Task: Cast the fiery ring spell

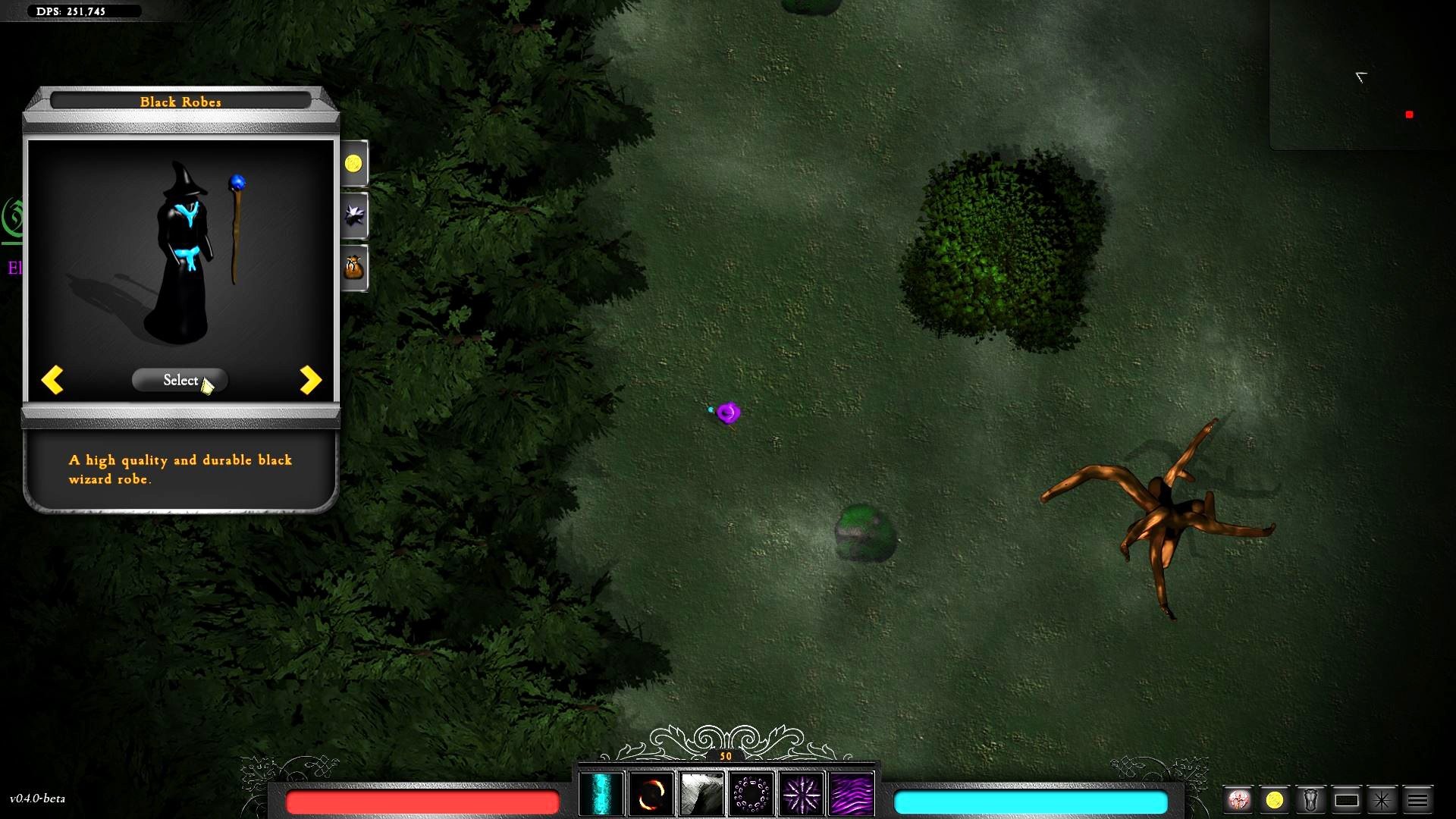Action: point(651,792)
